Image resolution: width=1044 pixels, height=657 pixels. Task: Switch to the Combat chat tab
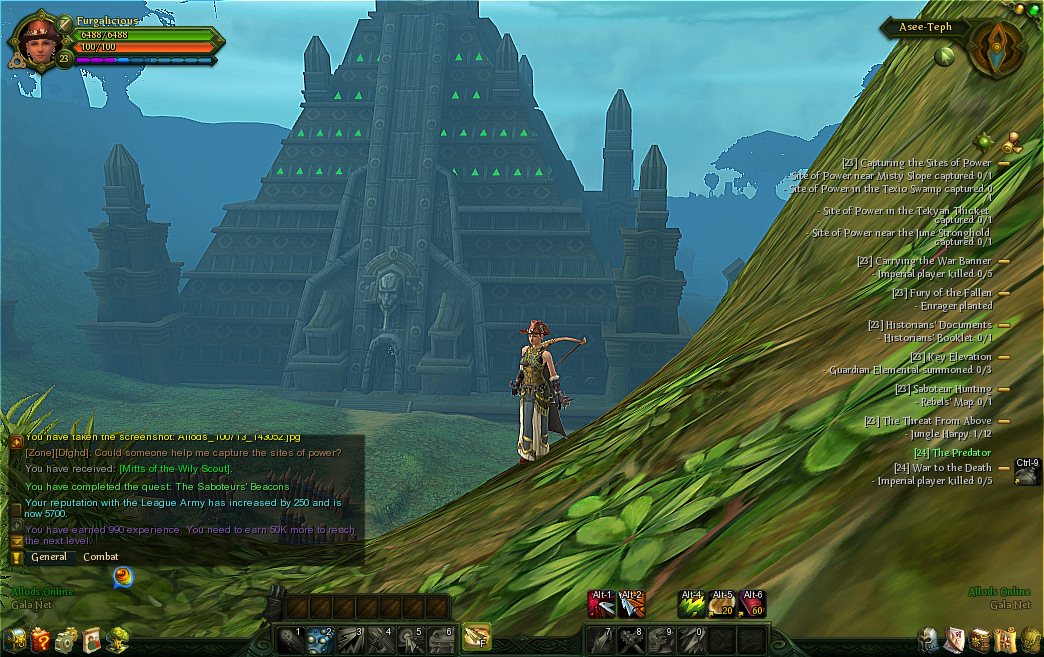click(x=100, y=557)
